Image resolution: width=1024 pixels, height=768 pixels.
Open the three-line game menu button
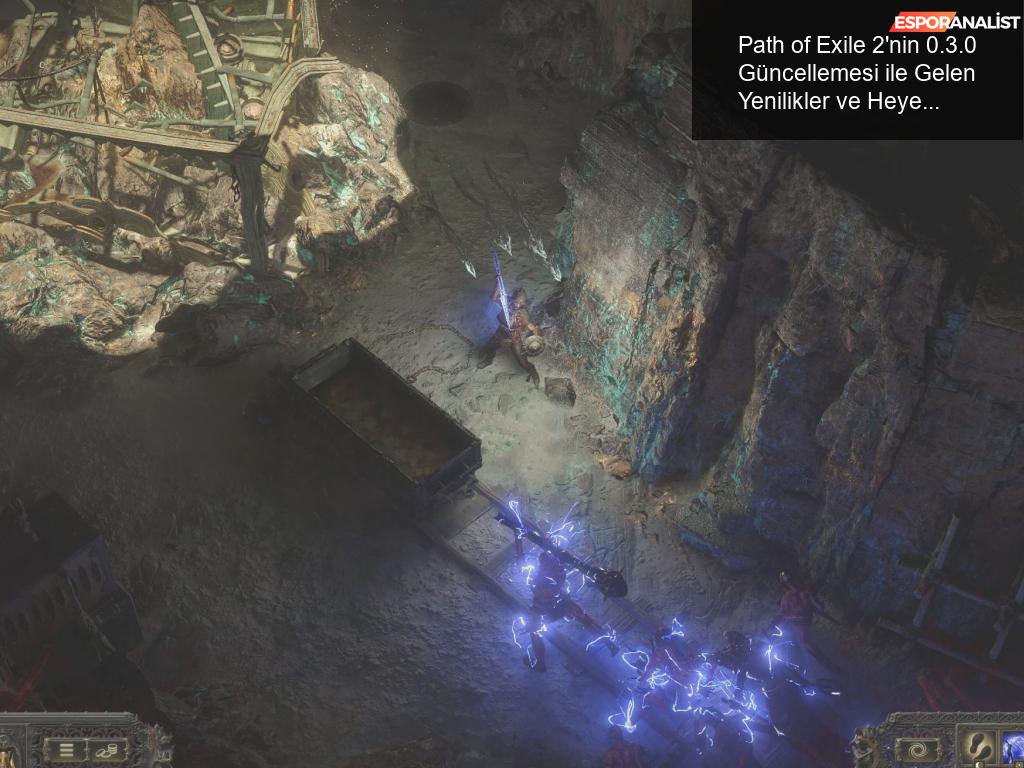tap(66, 748)
